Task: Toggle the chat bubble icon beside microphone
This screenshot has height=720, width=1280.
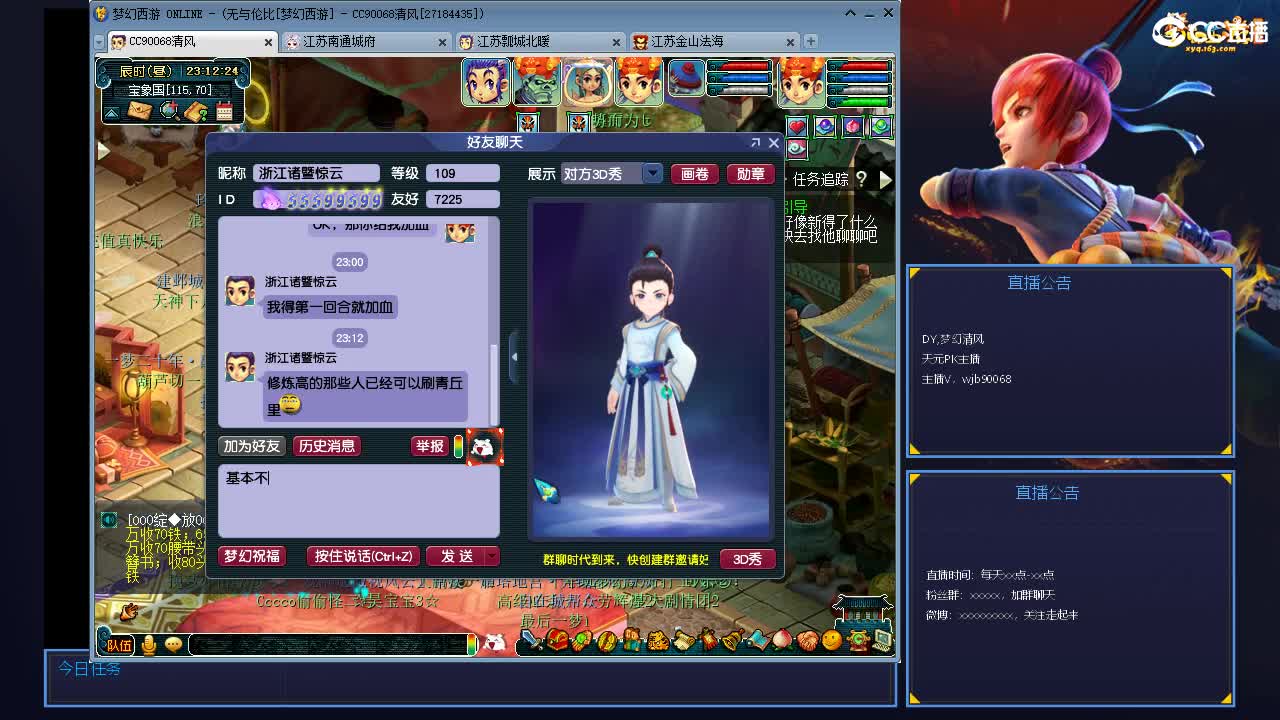Action: coord(172,645)
